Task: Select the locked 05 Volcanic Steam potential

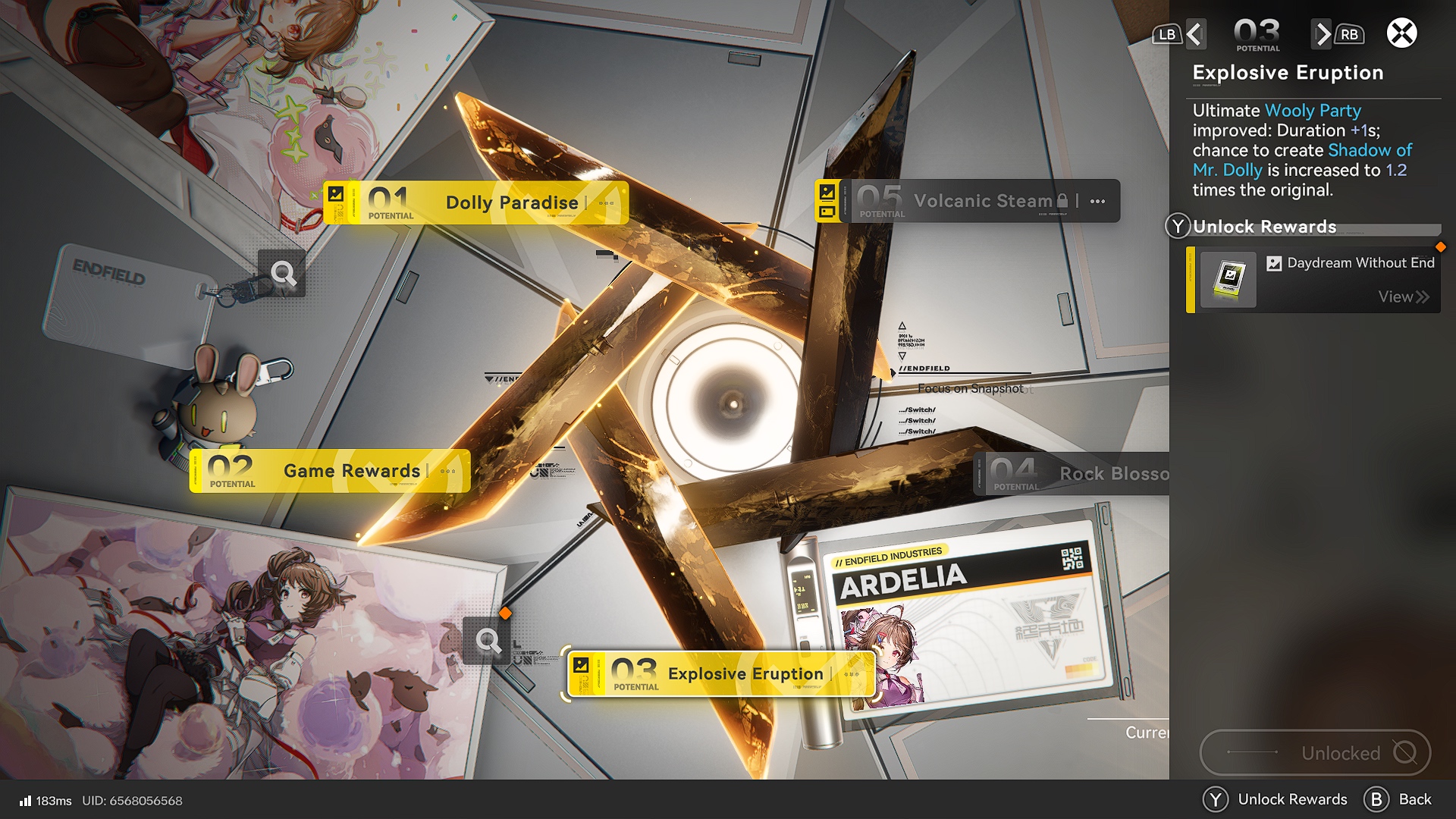Action: coord(967,201)
